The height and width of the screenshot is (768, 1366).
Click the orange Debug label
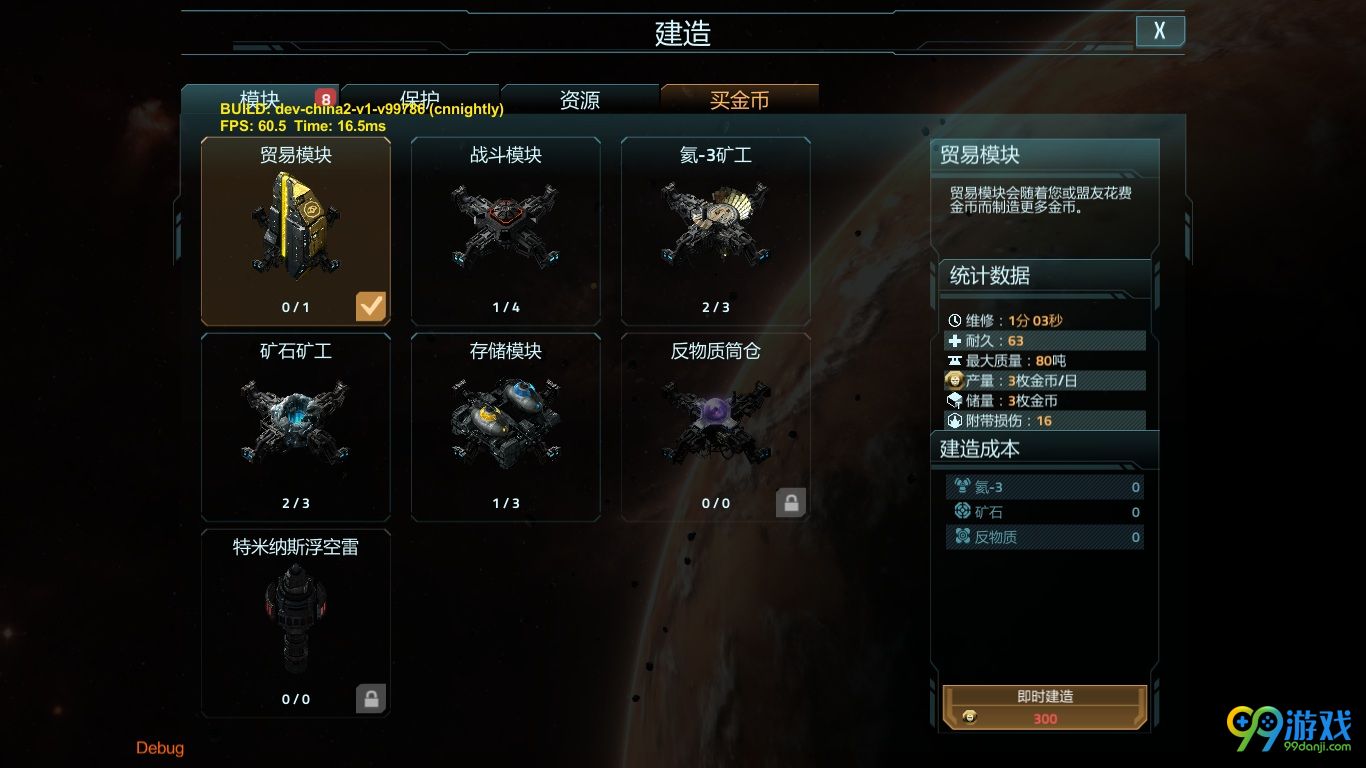click(160, 748)
